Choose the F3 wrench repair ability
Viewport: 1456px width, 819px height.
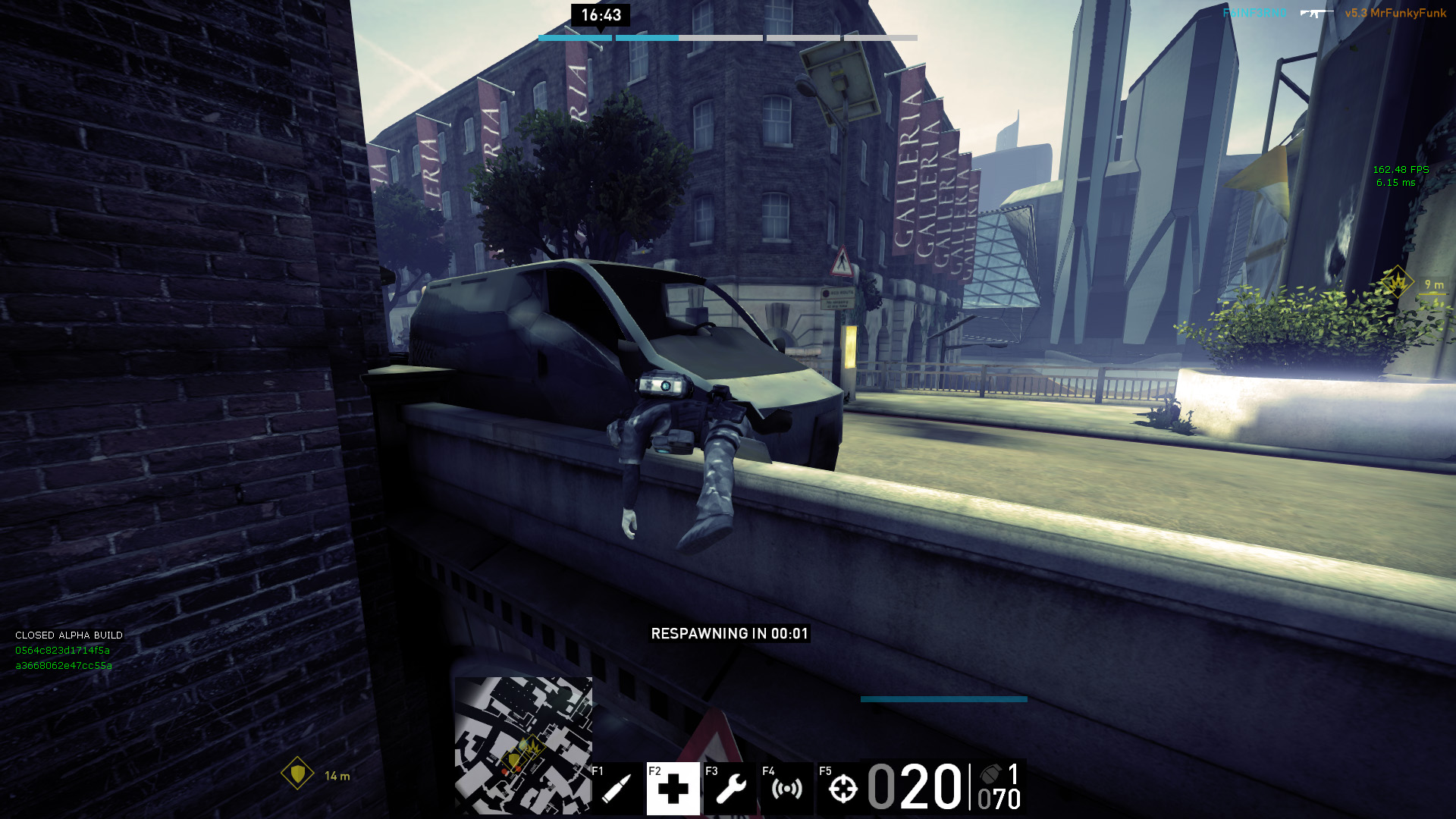click(730, 789)
